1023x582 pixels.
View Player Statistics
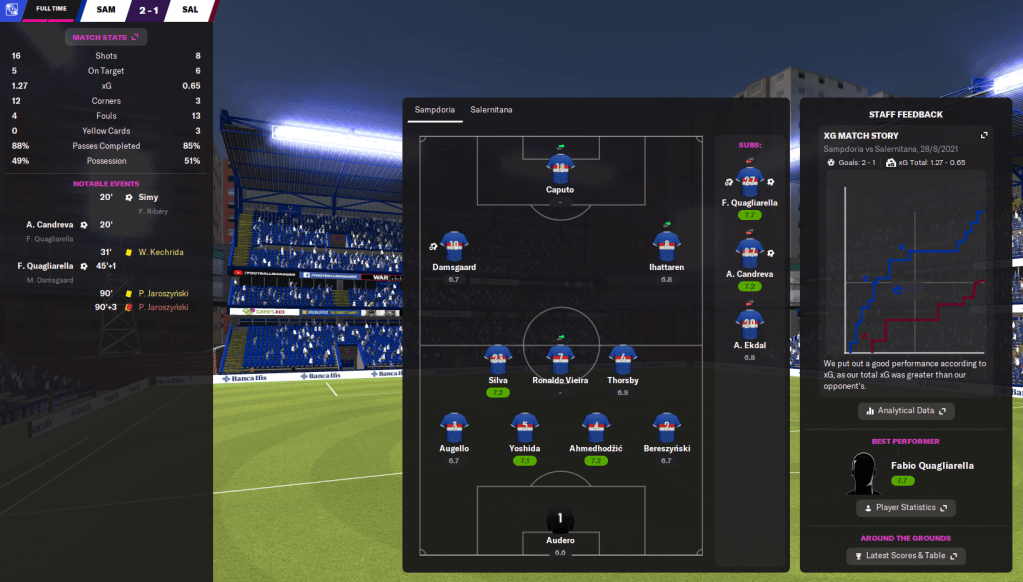click(x=906, y=508)
